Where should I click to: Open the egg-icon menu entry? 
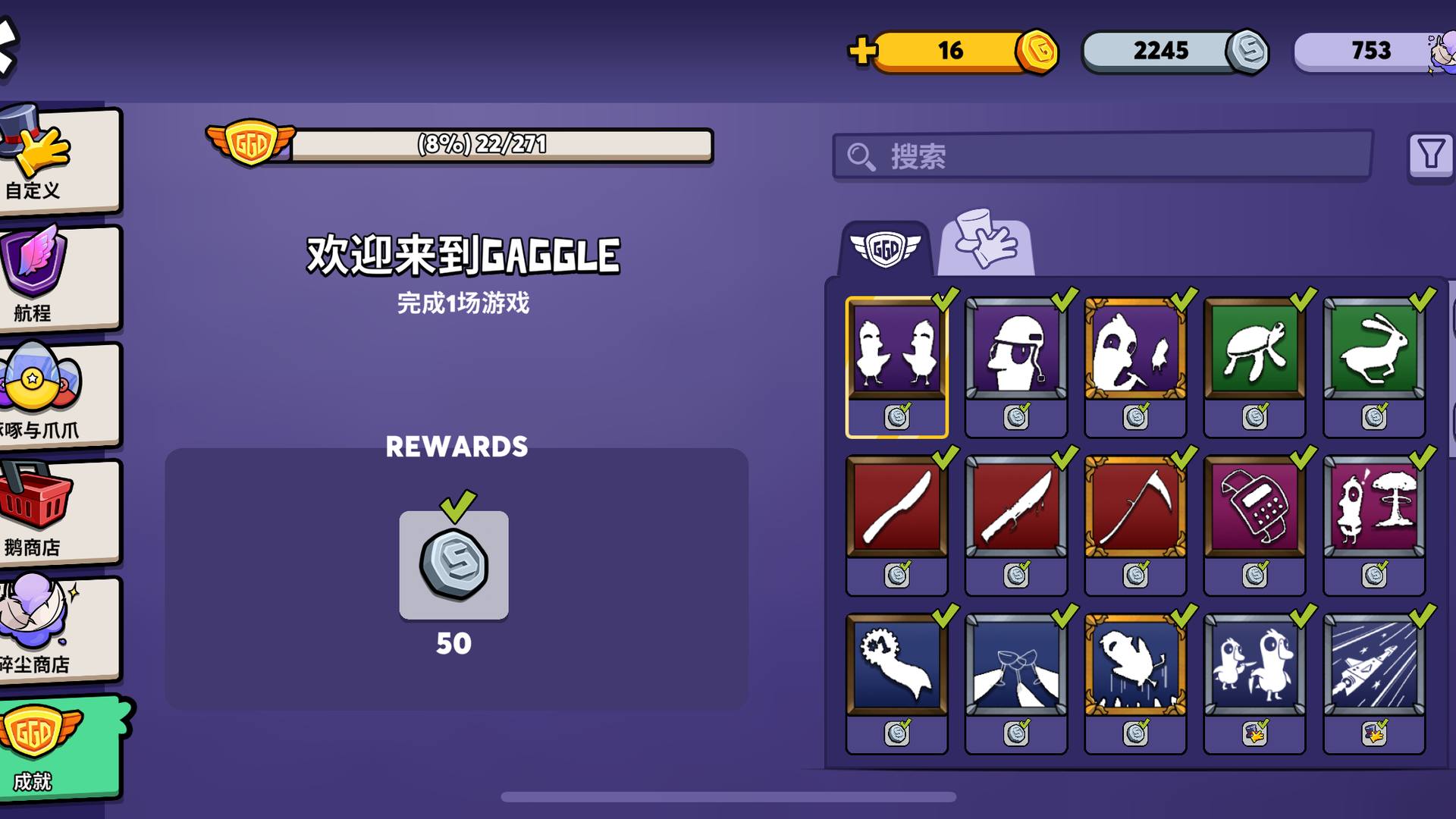pos(59,394)
